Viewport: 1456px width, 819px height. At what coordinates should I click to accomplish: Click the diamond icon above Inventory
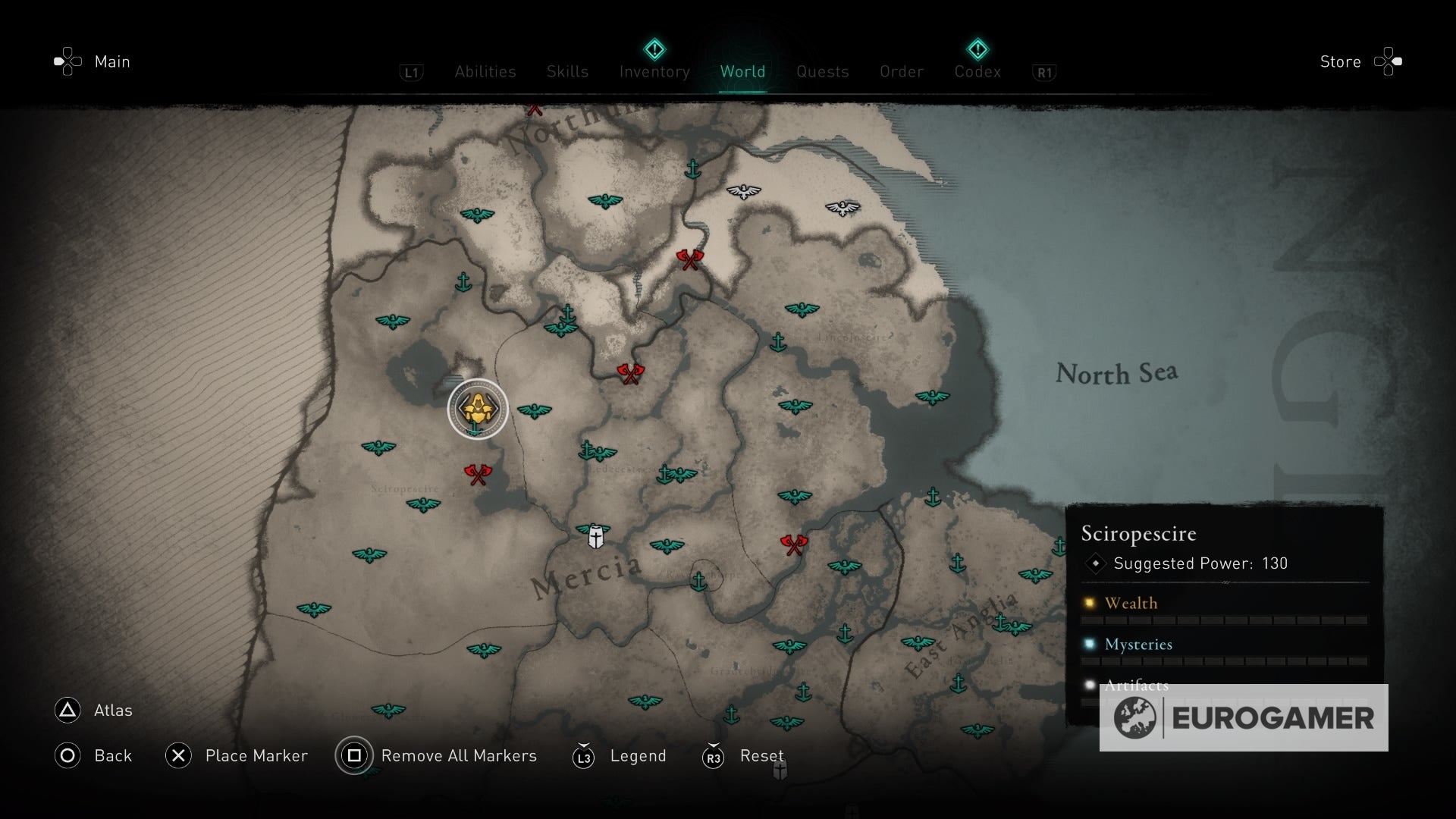pos(654,49)
